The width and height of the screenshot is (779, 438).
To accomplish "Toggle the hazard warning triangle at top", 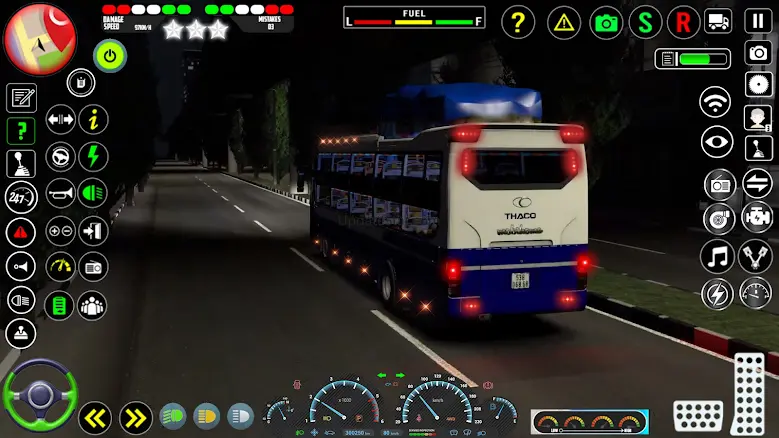I will 564,21.
